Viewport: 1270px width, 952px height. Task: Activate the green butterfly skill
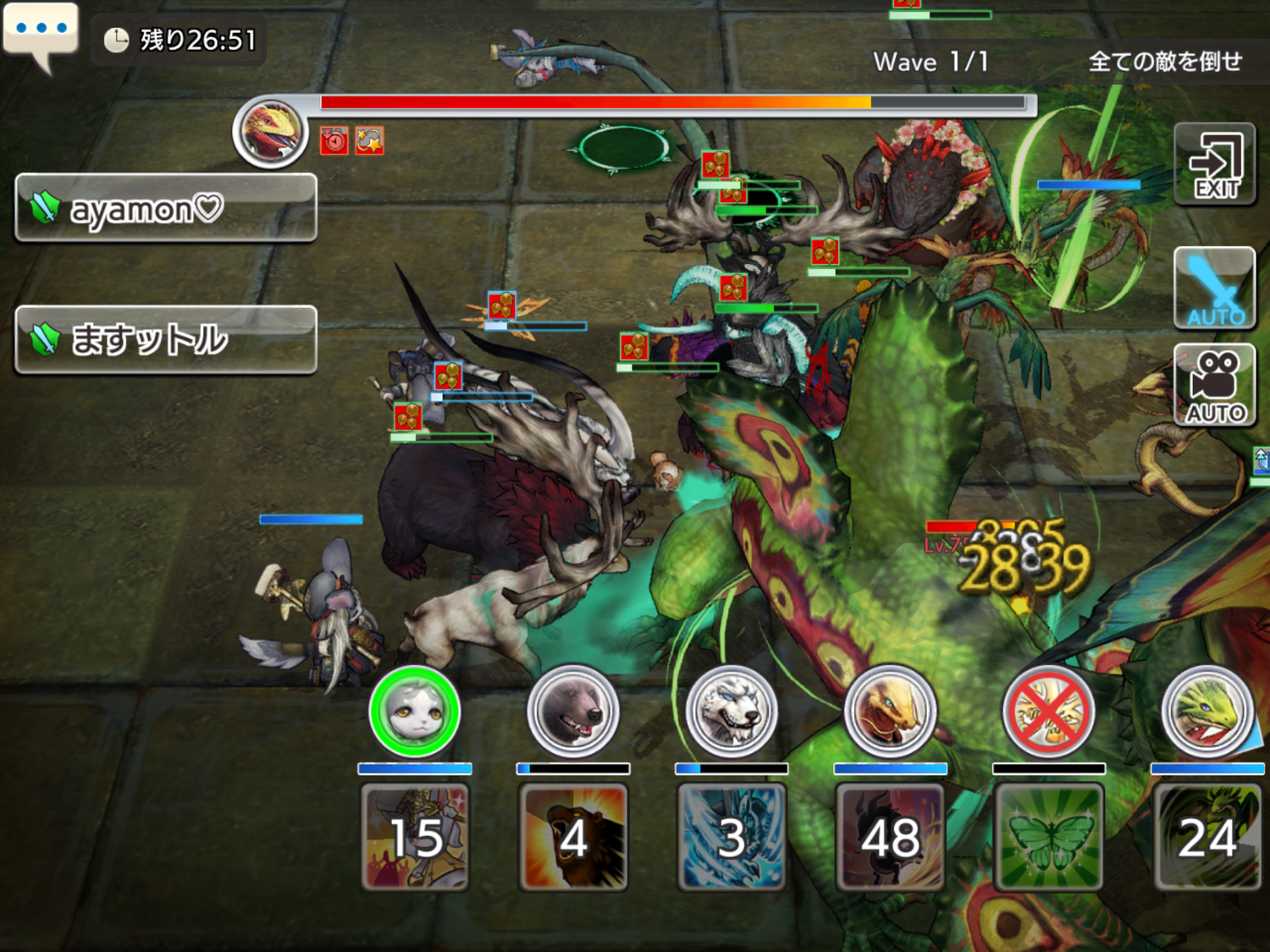click(x=1048, y=837)
